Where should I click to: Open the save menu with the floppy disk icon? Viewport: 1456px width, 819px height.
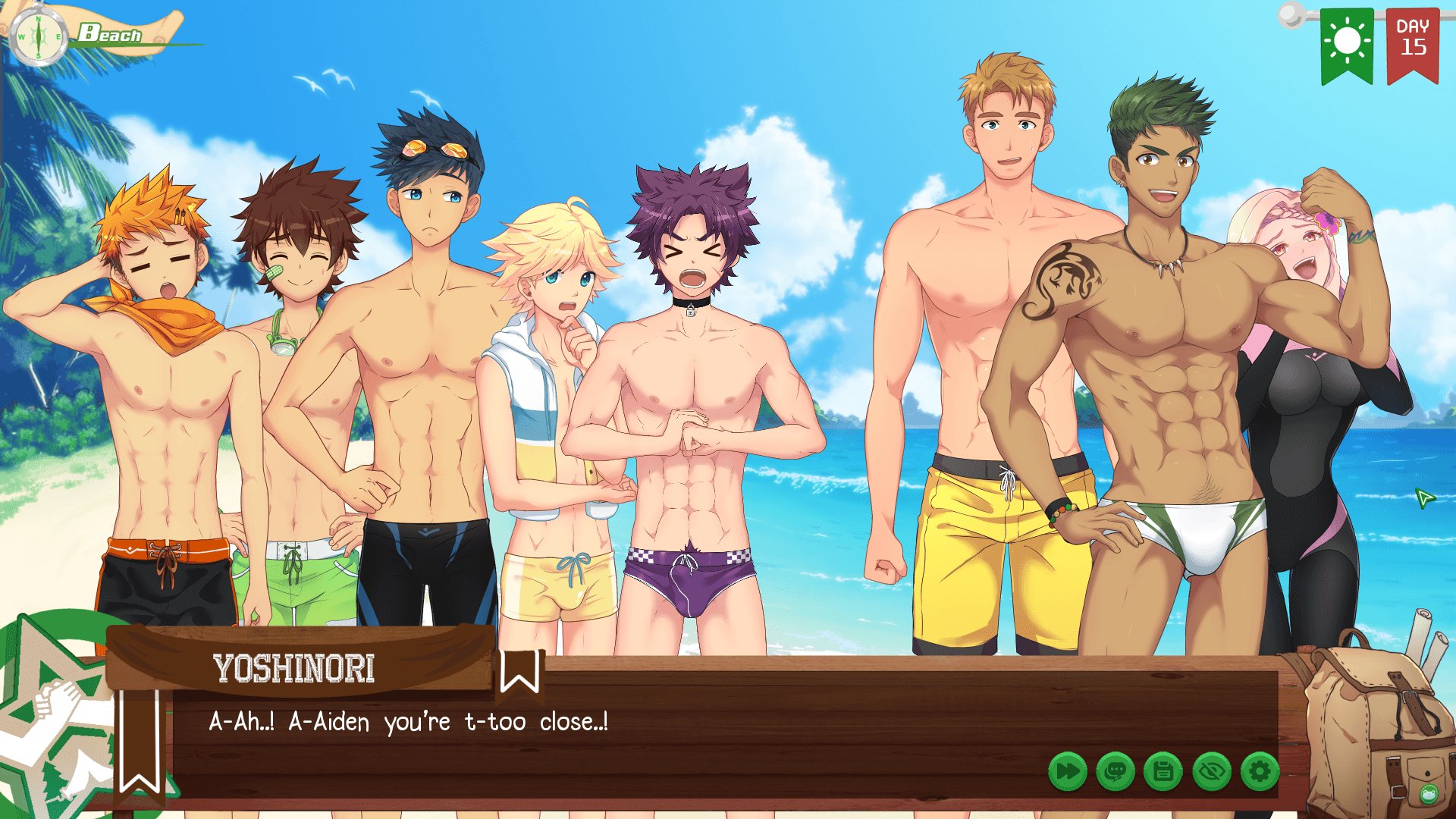tap(1163, 772)
